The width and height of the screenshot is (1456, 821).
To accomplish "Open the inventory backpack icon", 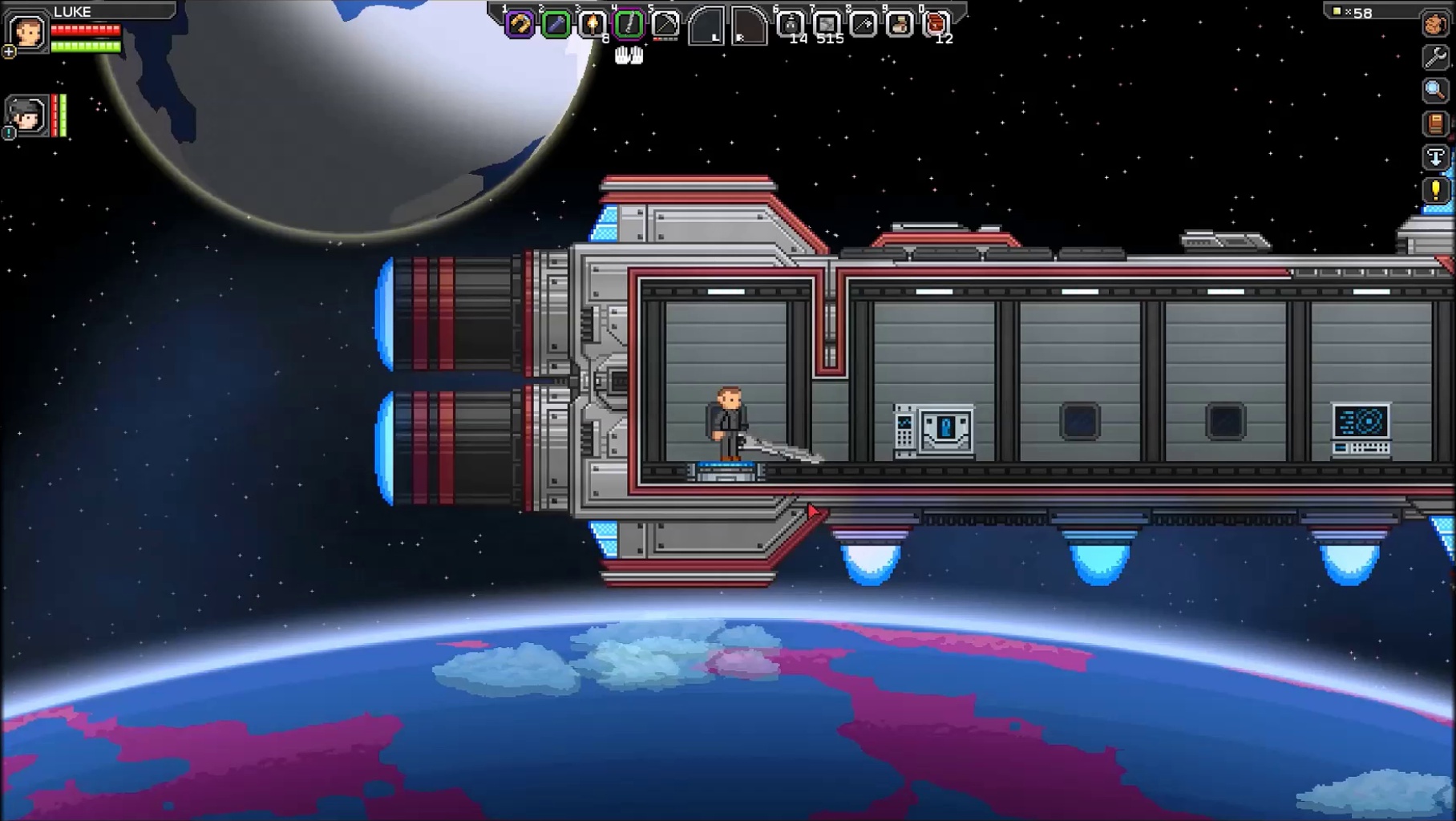I will pyautogui.click(x=1435, y=24).
